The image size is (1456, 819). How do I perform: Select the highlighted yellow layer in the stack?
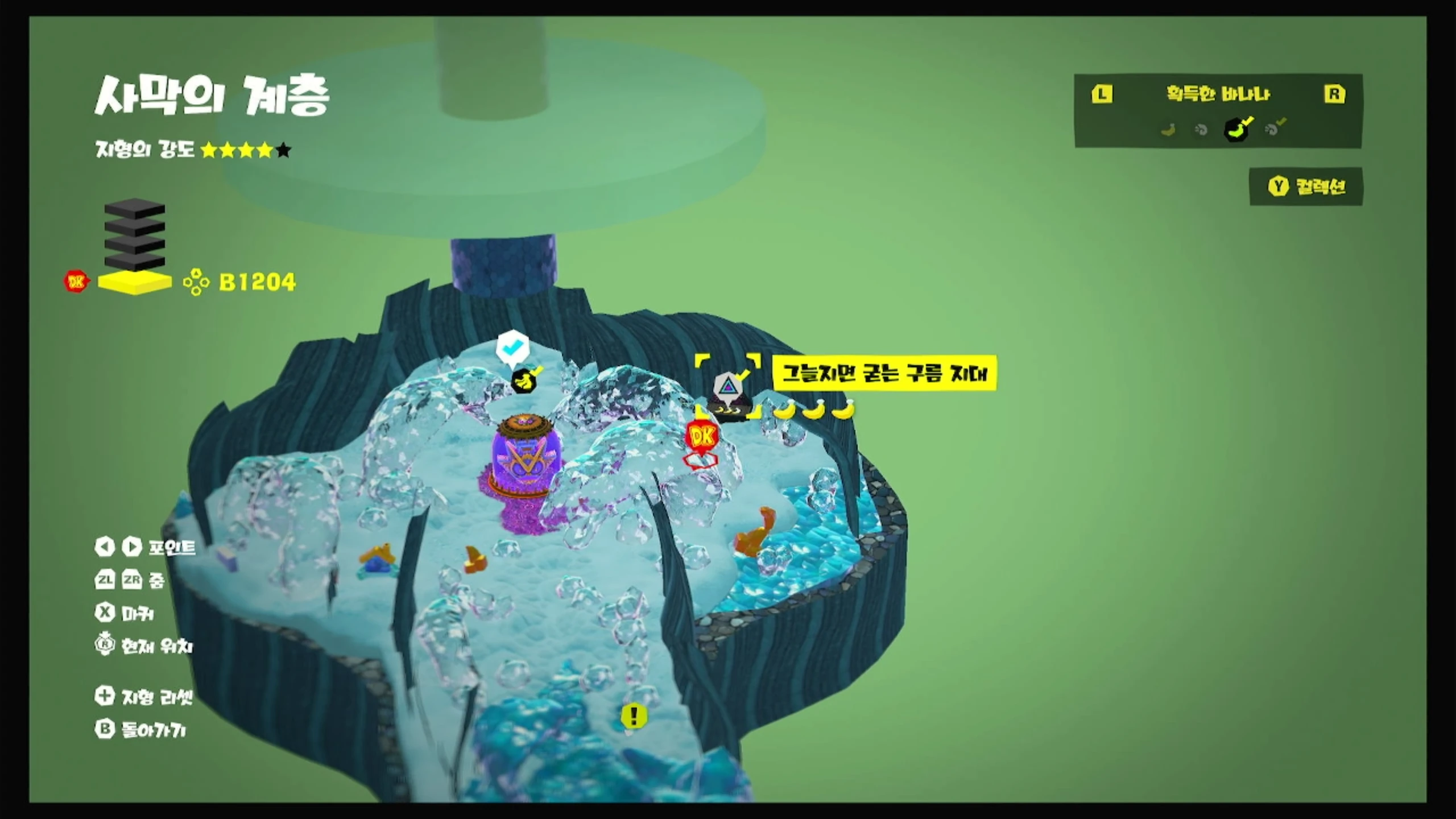135,283
